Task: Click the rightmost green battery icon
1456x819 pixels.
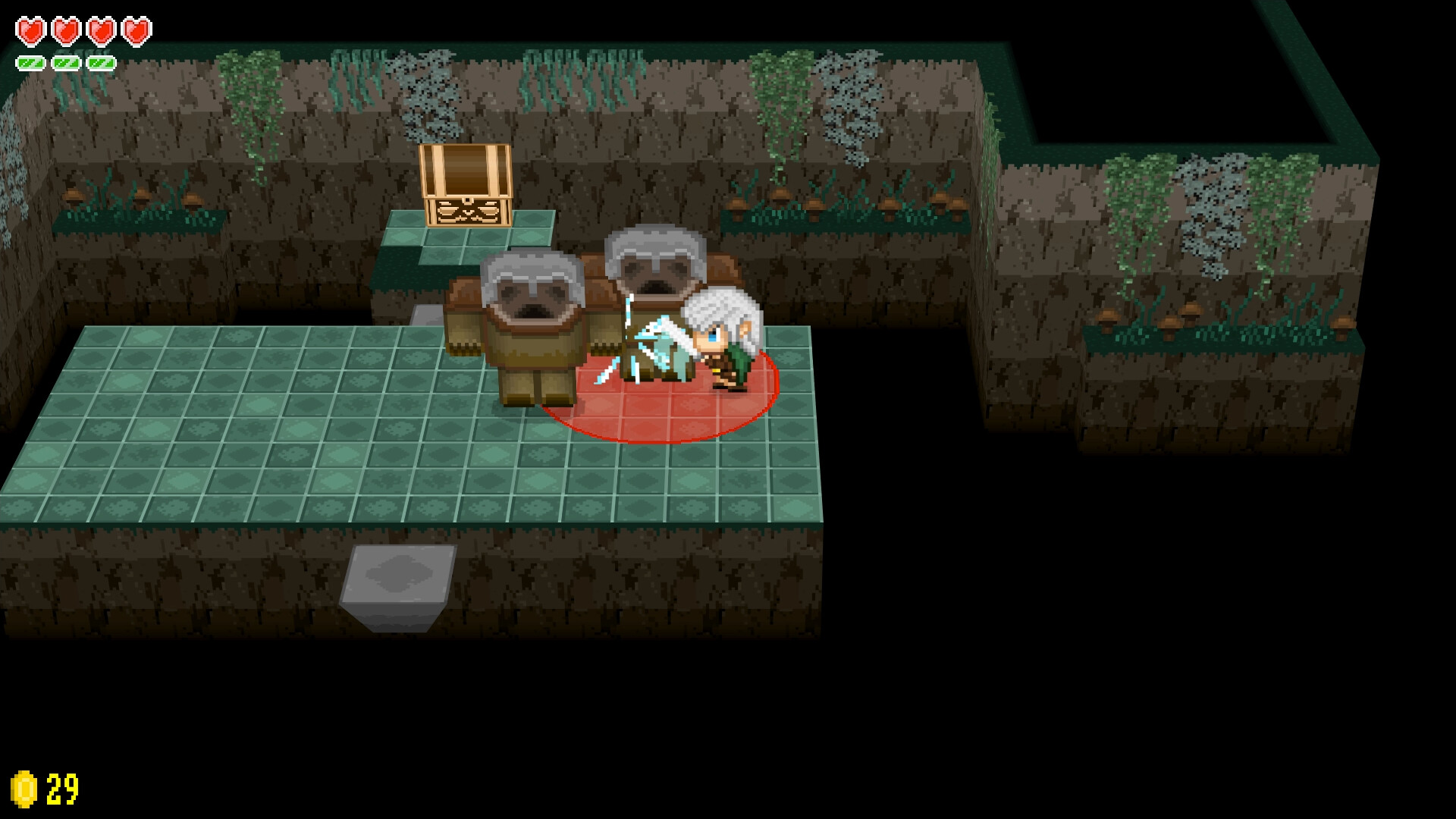Action: coord(99,62)
